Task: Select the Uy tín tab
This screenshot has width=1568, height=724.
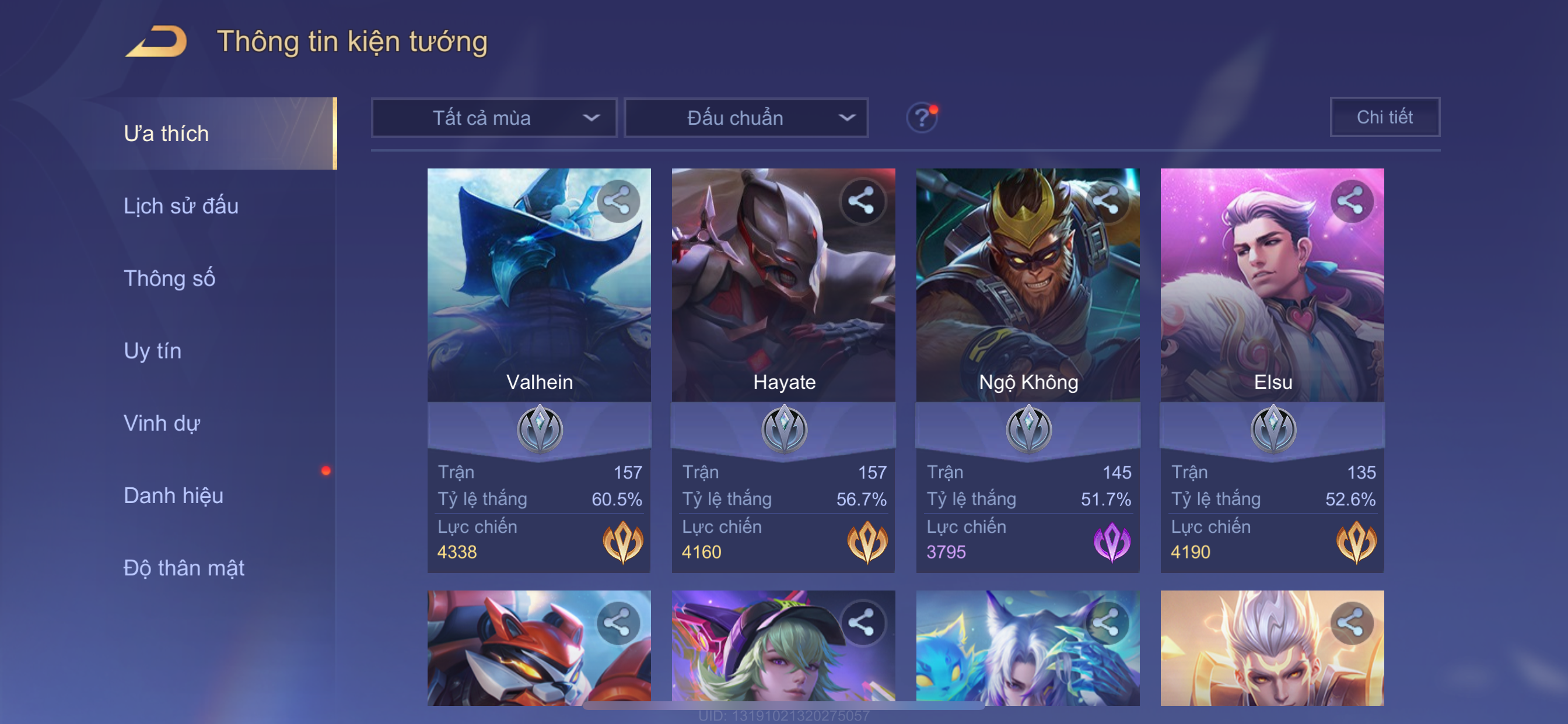Action: click(152, 351)
